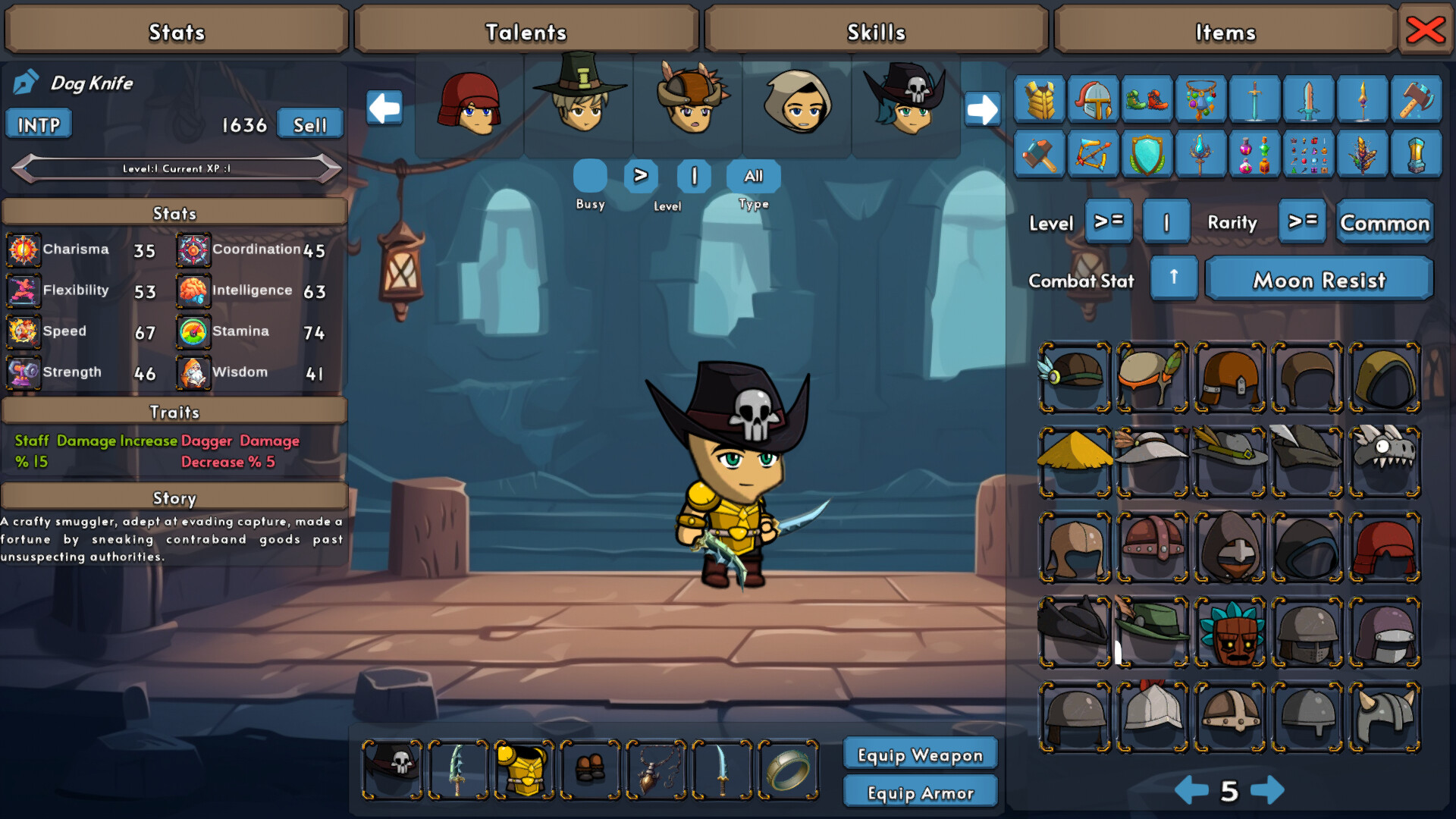Show previous heroes with the left arrow

pyautogui.click(x=384, y=108)
